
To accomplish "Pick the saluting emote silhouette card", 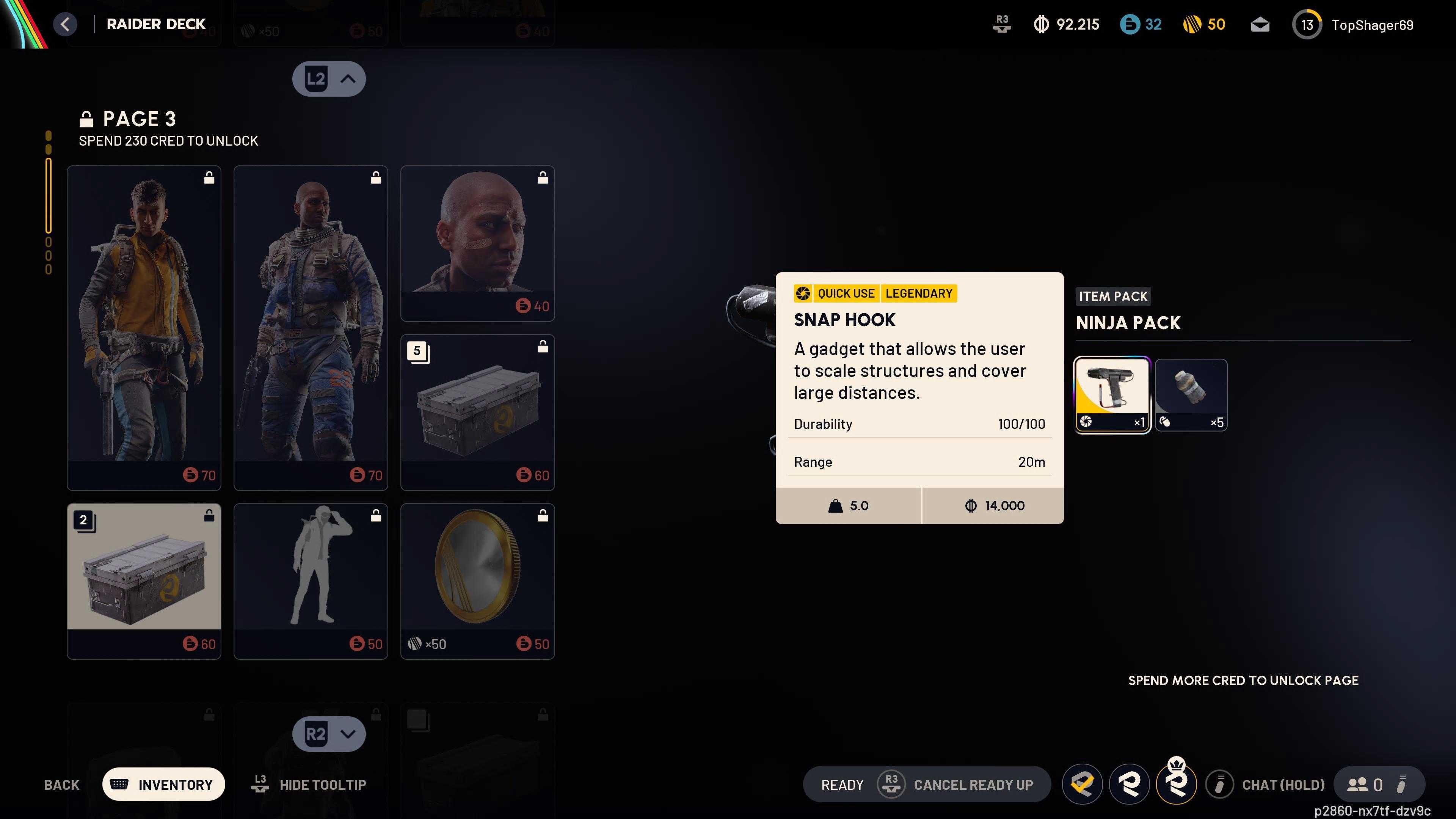I will pyautogui.click(x=310, y=581).
